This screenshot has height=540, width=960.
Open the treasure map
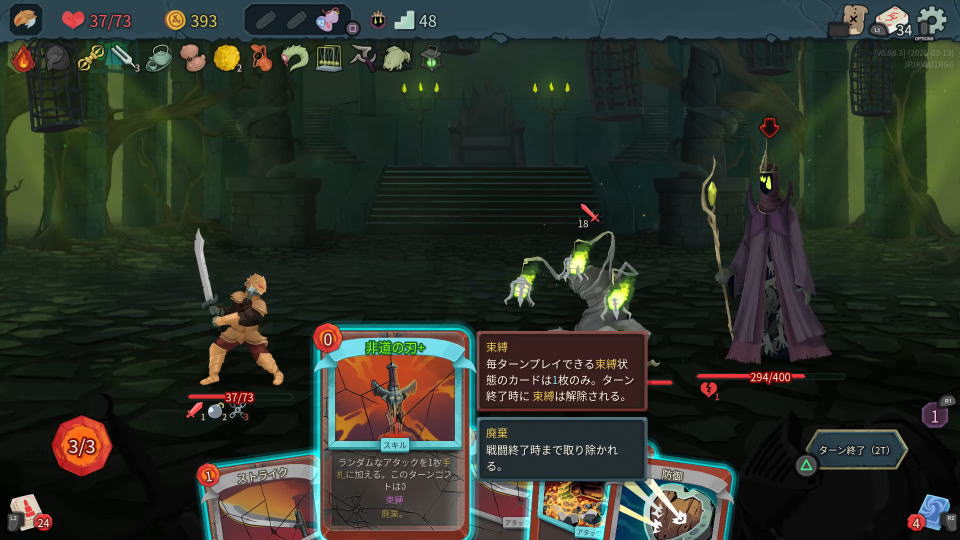point(853,19)
